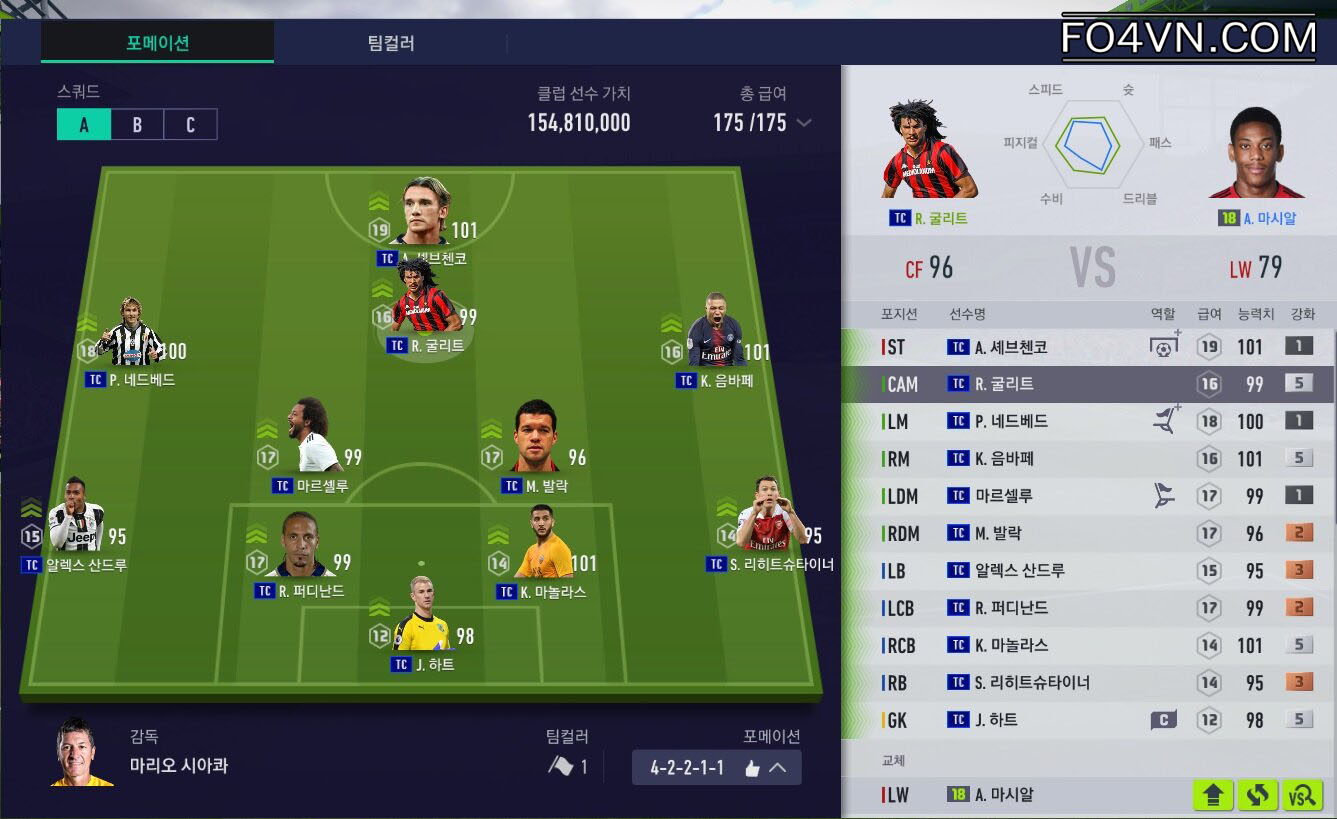
Task: Swap players with the green rotate-arrows button
Action: pyautogui.click(x=1258, y=795)
